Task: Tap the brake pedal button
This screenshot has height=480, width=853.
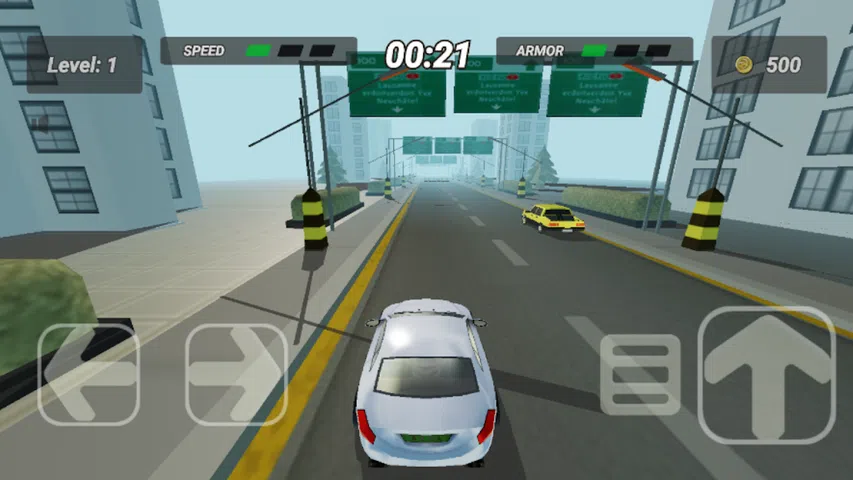Action: (640, 375)
